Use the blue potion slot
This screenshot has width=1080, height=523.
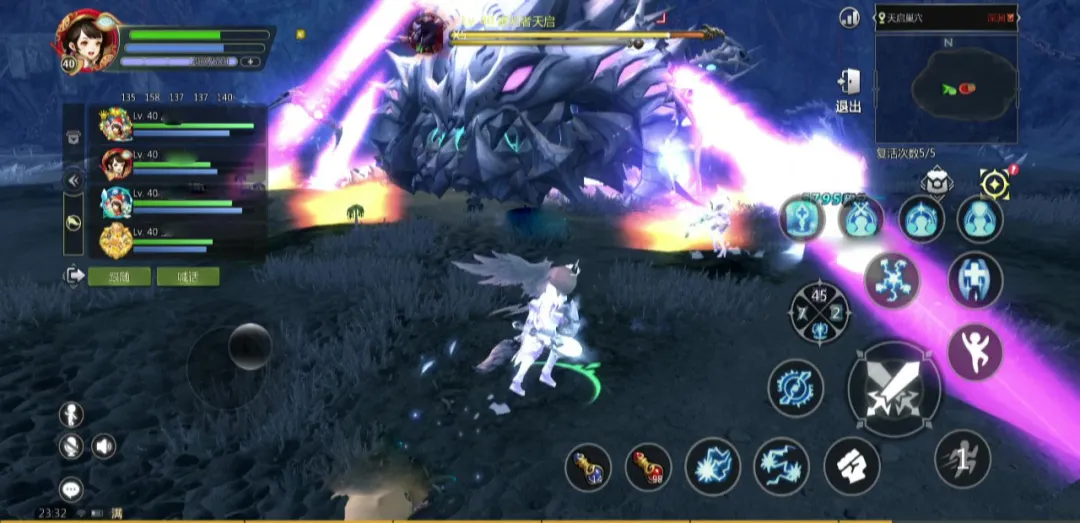(588, 466)
